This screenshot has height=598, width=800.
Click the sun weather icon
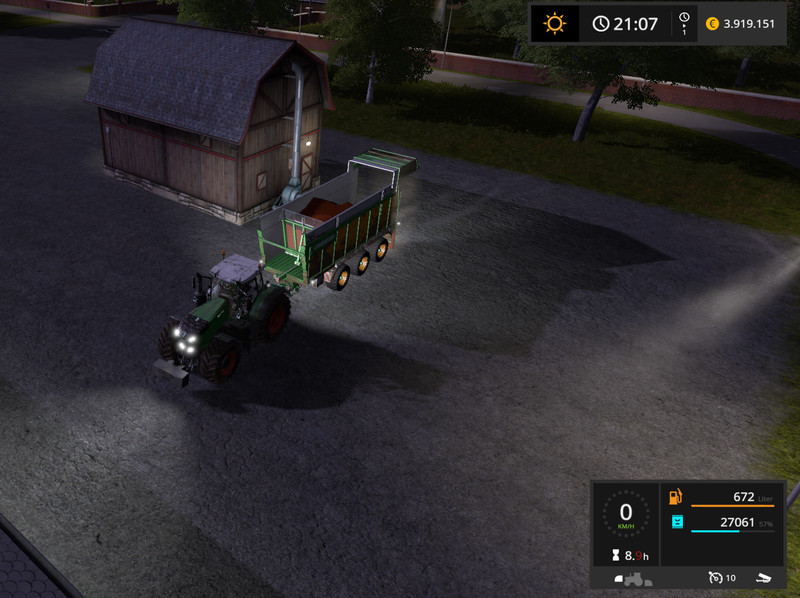coord(554,23)
